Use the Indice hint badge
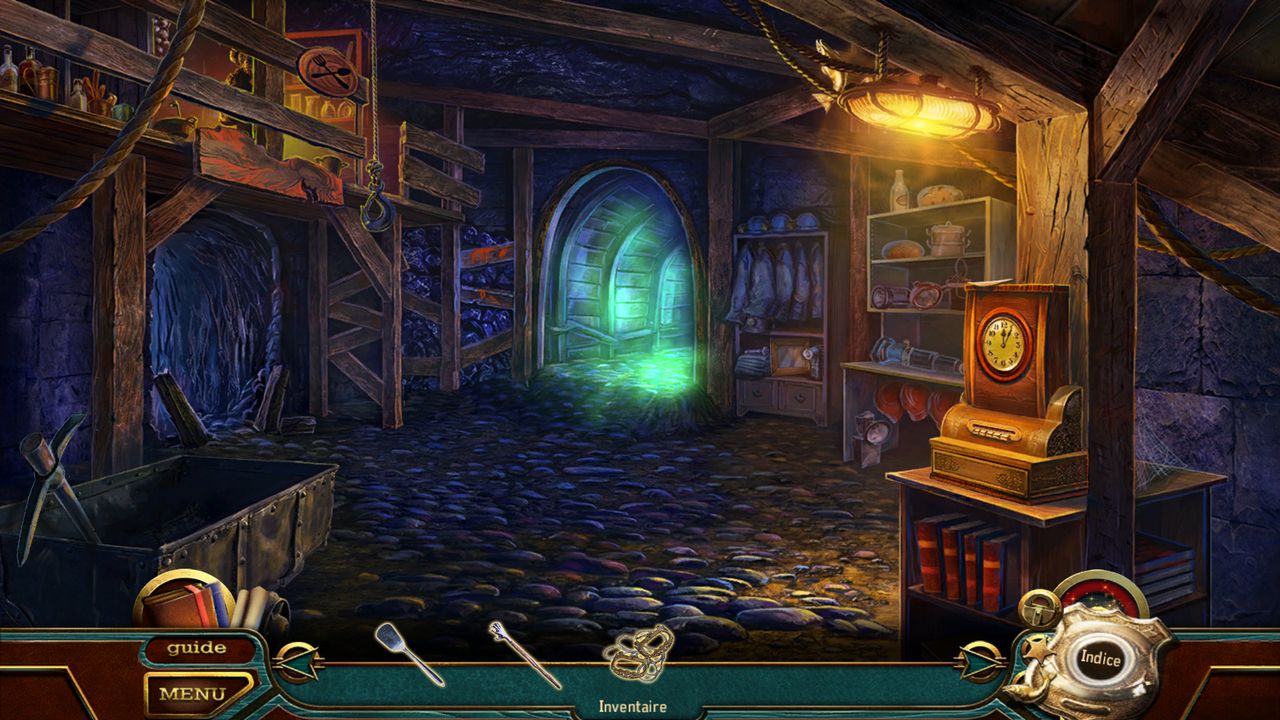This screenshot has height=720, width=1280. point(1100,659)
